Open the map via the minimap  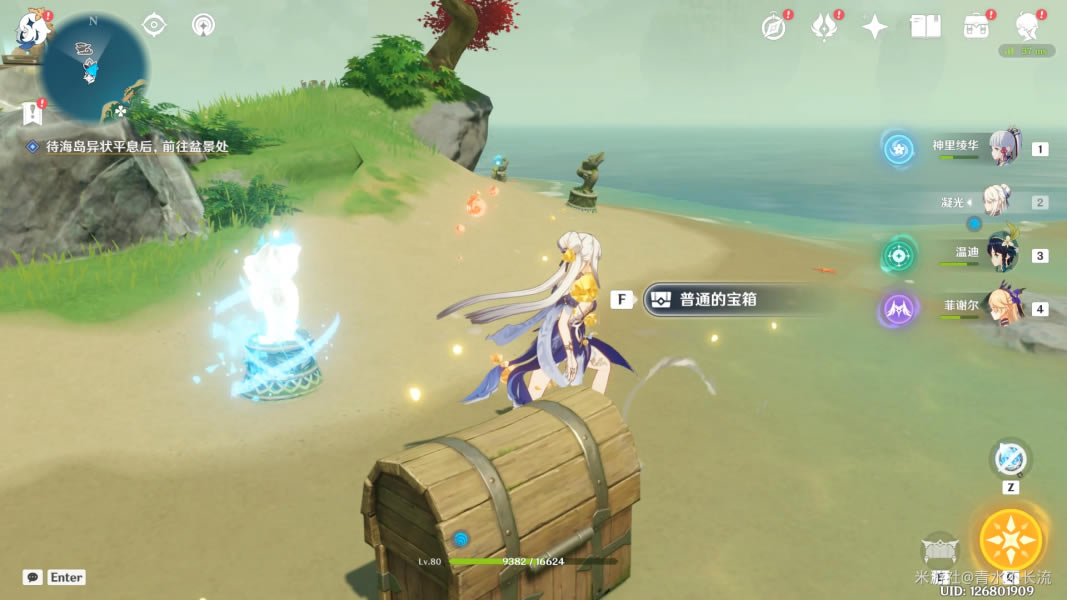click(x=90, y=65)
